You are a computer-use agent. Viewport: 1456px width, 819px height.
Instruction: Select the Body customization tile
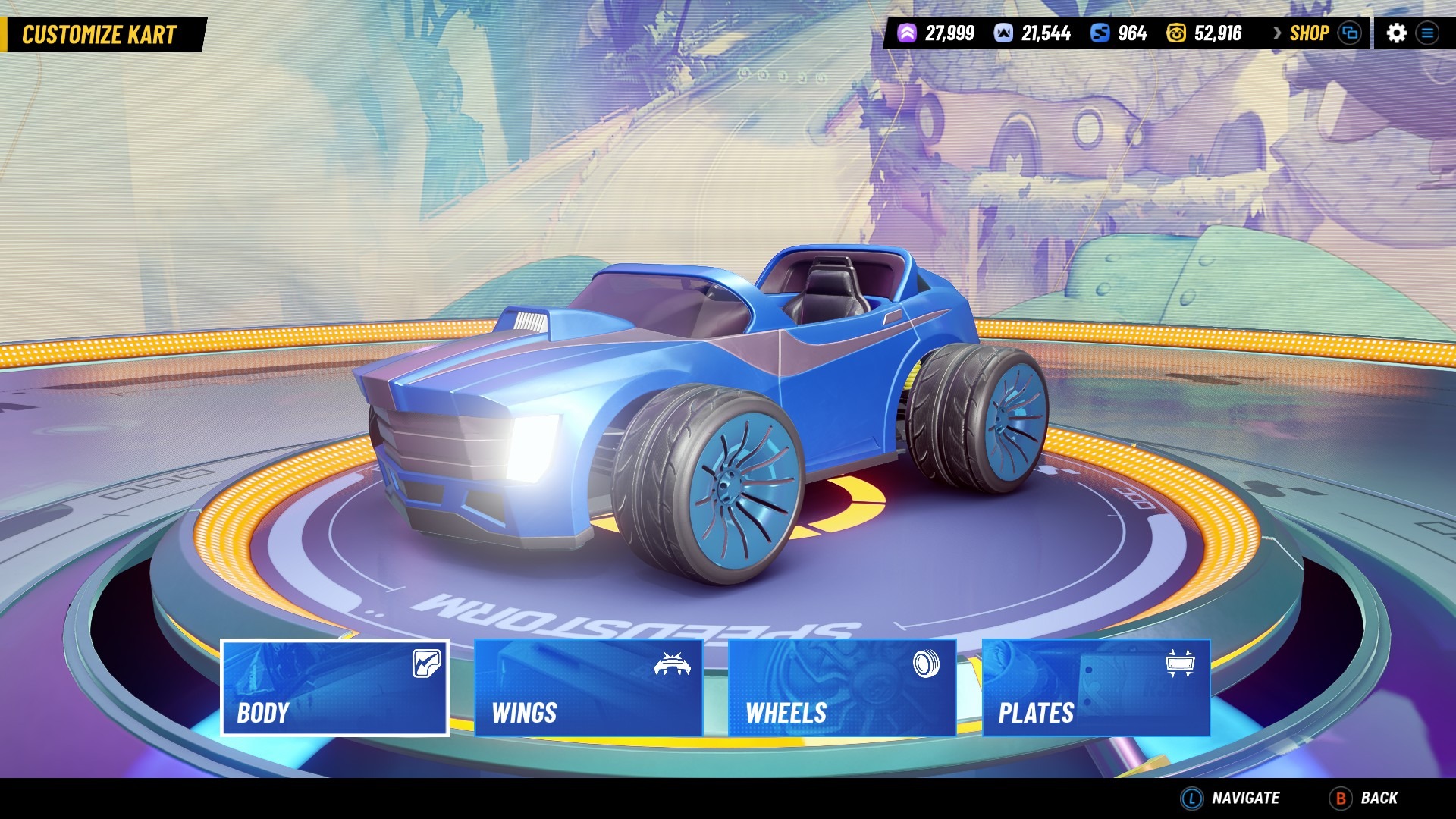click(334, 687)
